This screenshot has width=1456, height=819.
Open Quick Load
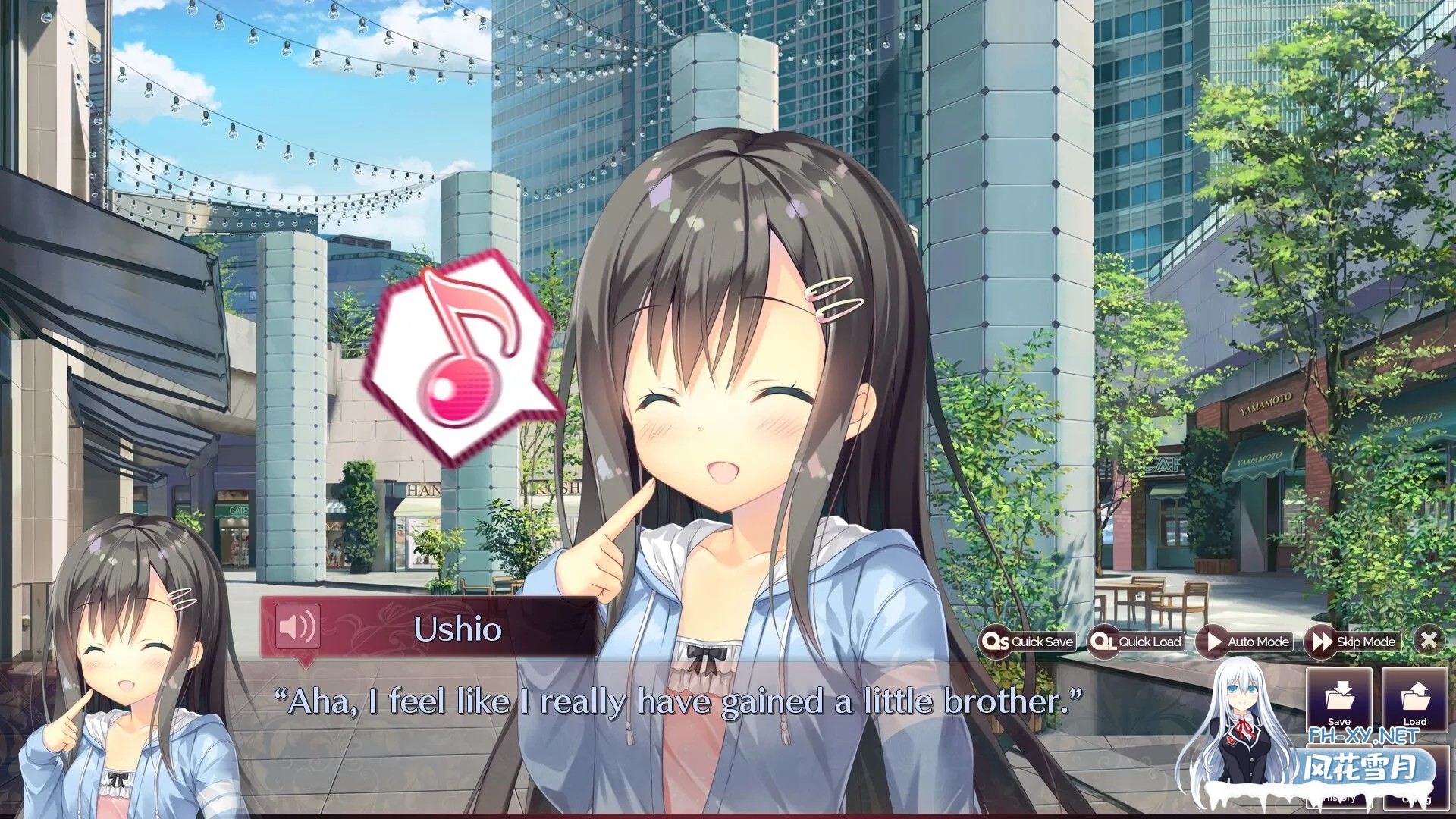pos(1136,642)
